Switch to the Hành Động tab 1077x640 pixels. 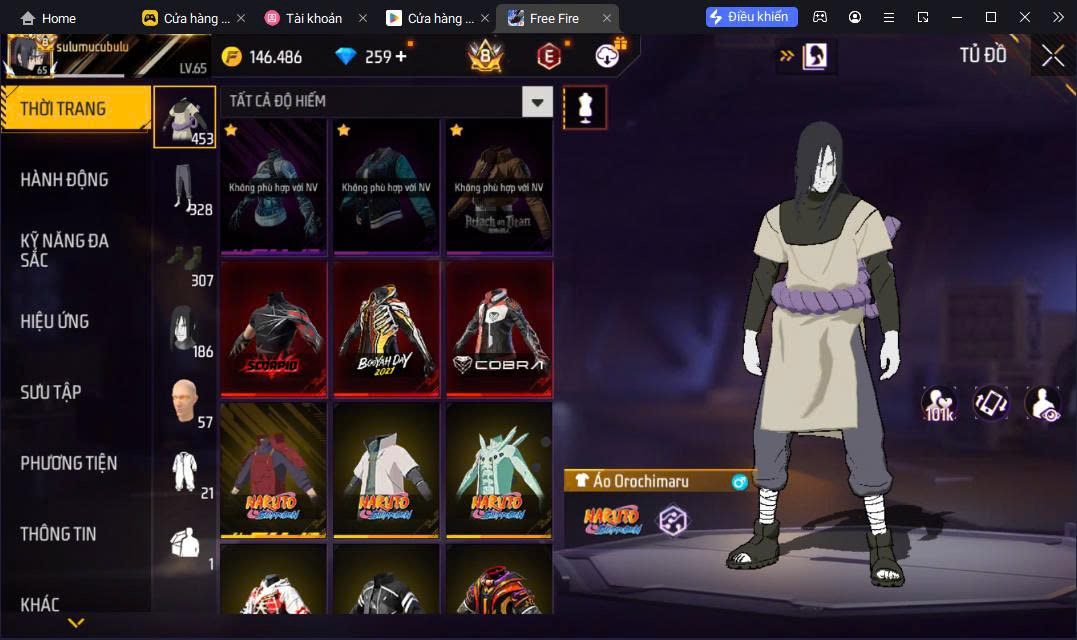(x=64, y=180)
